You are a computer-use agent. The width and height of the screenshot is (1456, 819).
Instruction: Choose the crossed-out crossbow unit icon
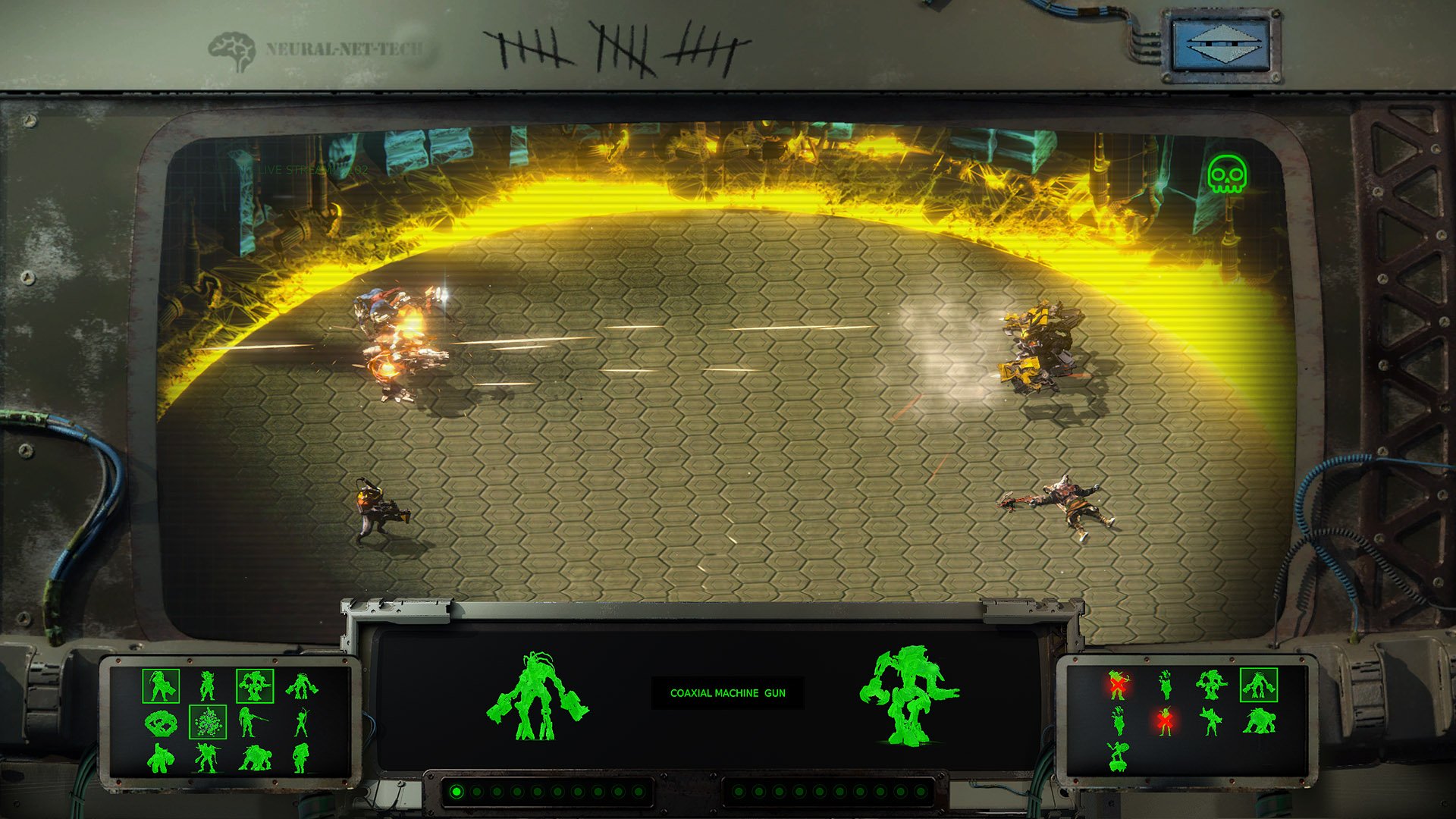[1117, 685]
